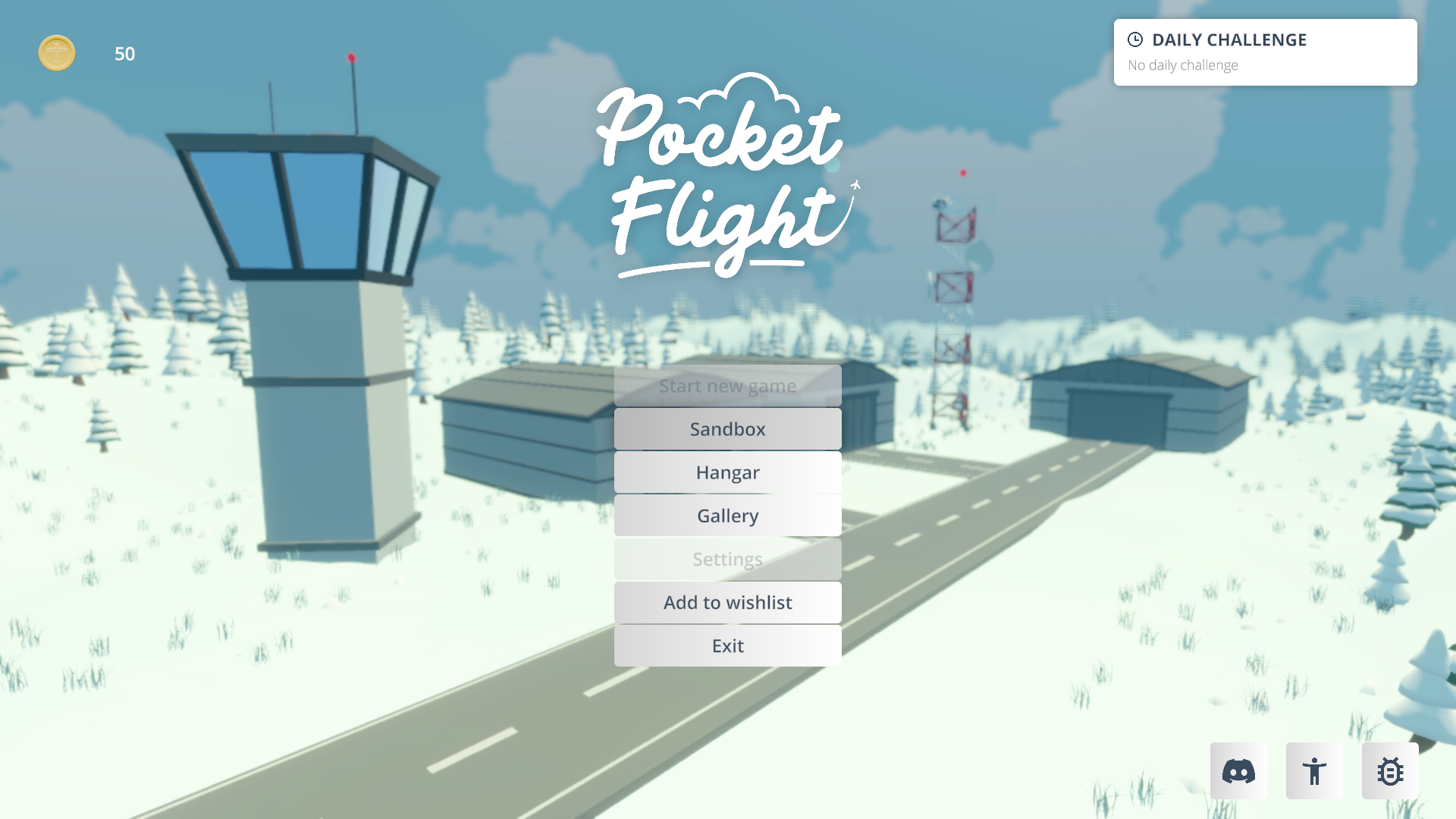Open the accessibility options icon
The height and width of the screenshot is (819, 1456).
click(1314, 771)
